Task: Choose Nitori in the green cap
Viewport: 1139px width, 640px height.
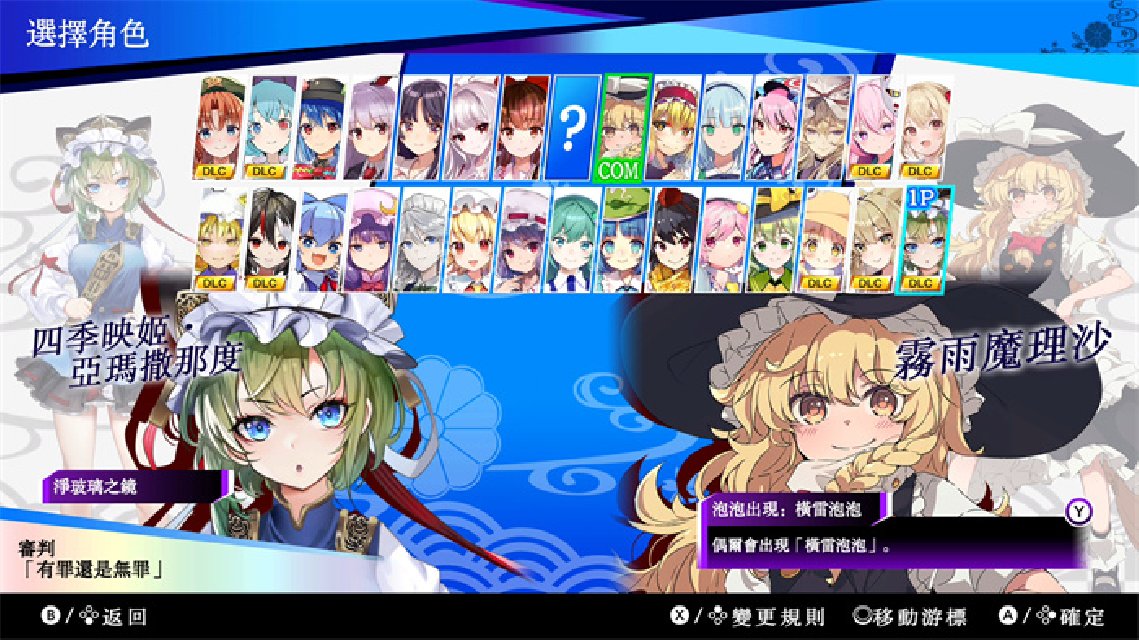Action: [625, 240]
